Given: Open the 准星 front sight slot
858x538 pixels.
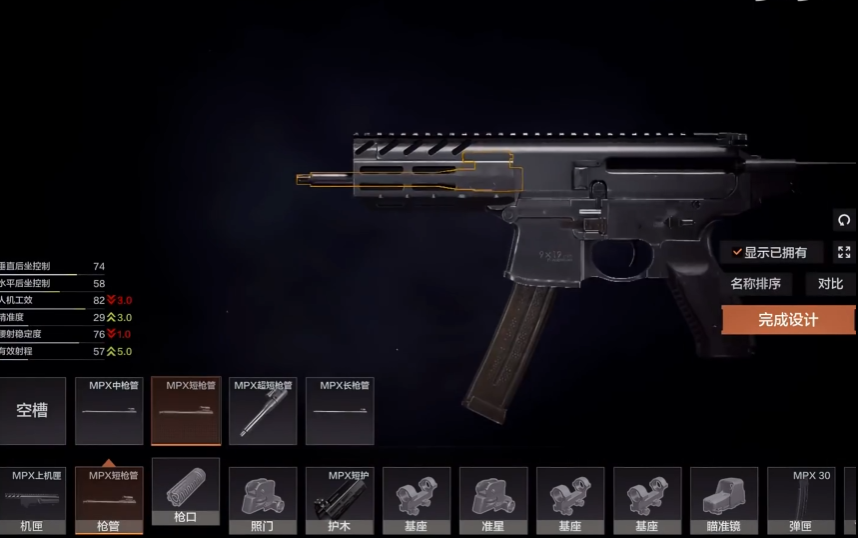Looking at the screenshot, I should (x=493, y=500).
